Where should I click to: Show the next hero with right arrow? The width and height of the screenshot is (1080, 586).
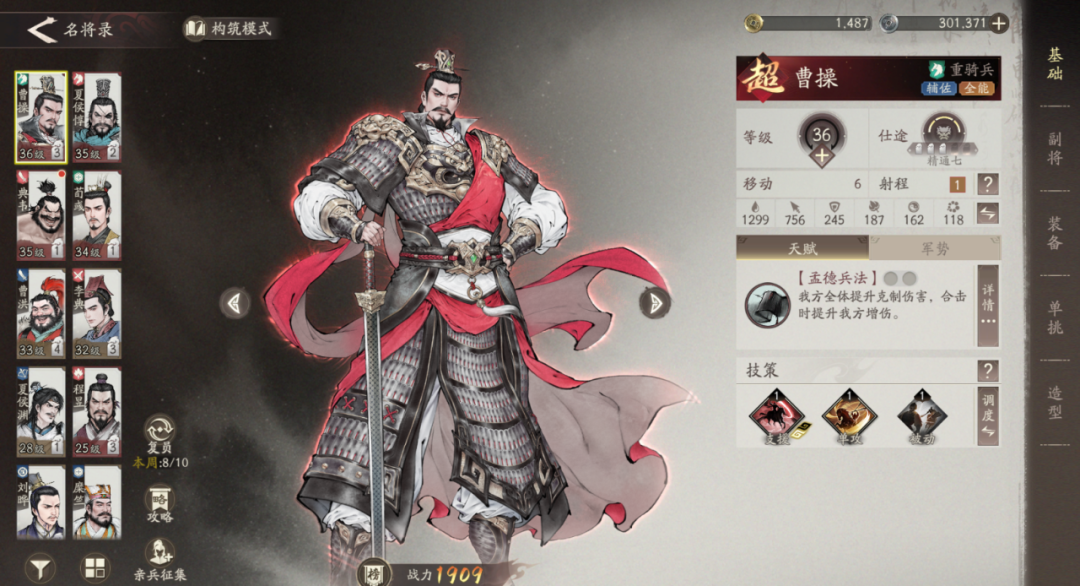coord(654,302)
